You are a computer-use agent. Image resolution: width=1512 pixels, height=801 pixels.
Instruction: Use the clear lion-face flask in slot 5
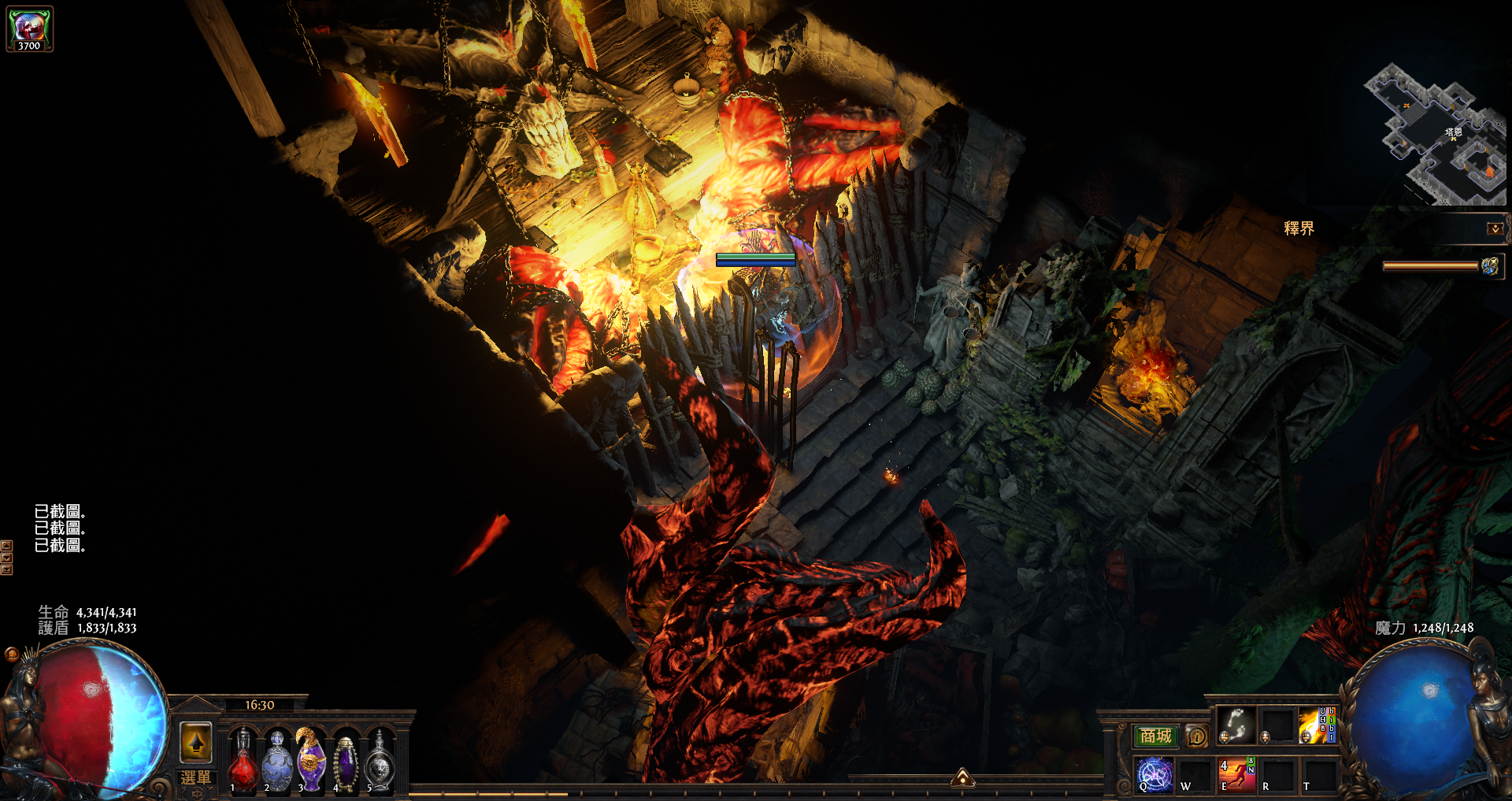coord(380,762)
